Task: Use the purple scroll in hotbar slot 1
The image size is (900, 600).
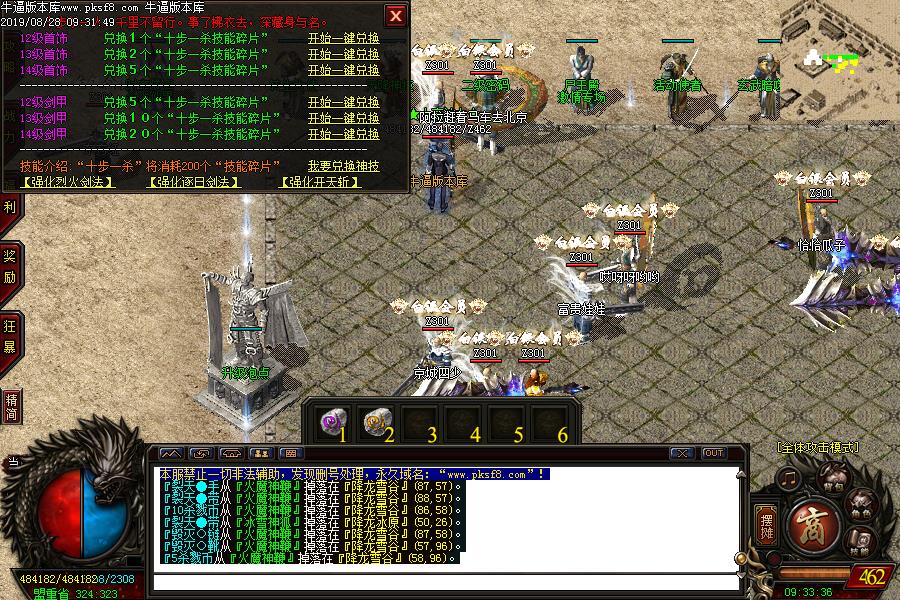Action: click(x=329, y=421)
